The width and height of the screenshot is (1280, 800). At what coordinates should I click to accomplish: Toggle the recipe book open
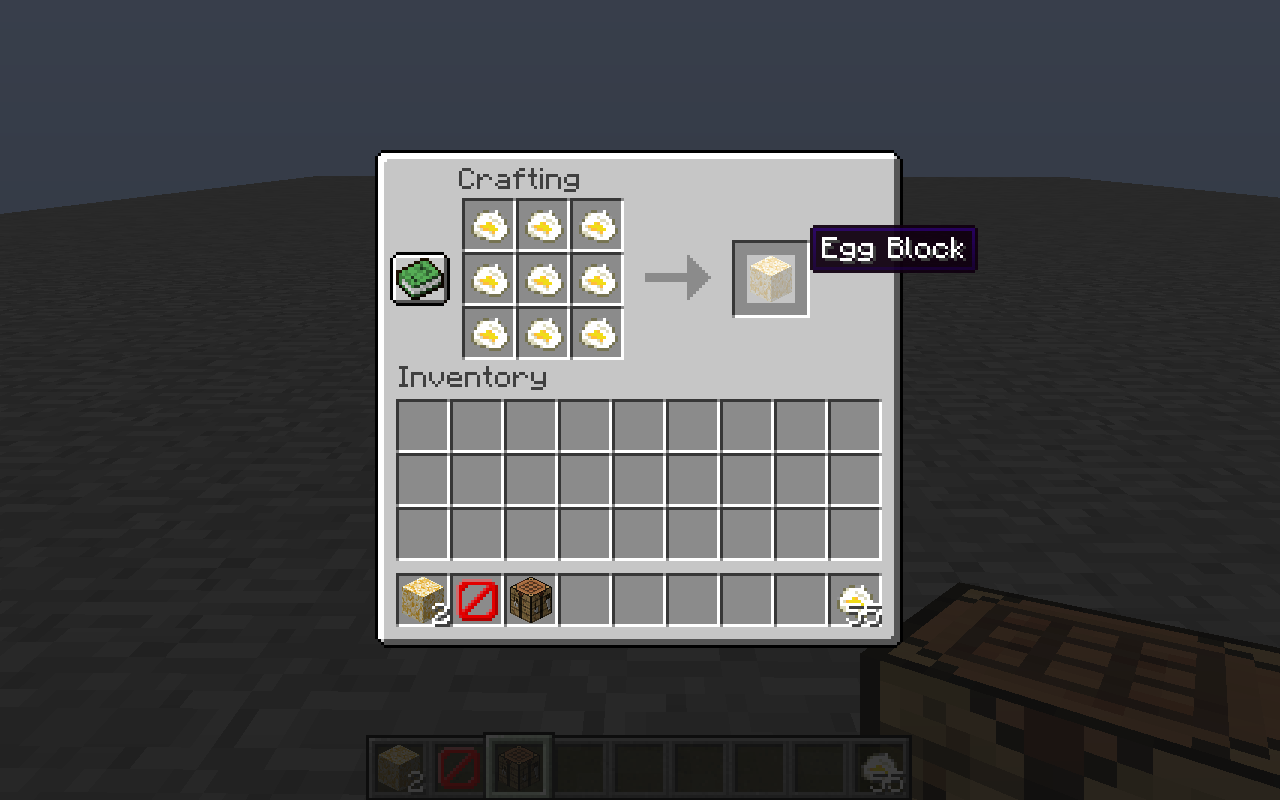[x=419, y=279]
